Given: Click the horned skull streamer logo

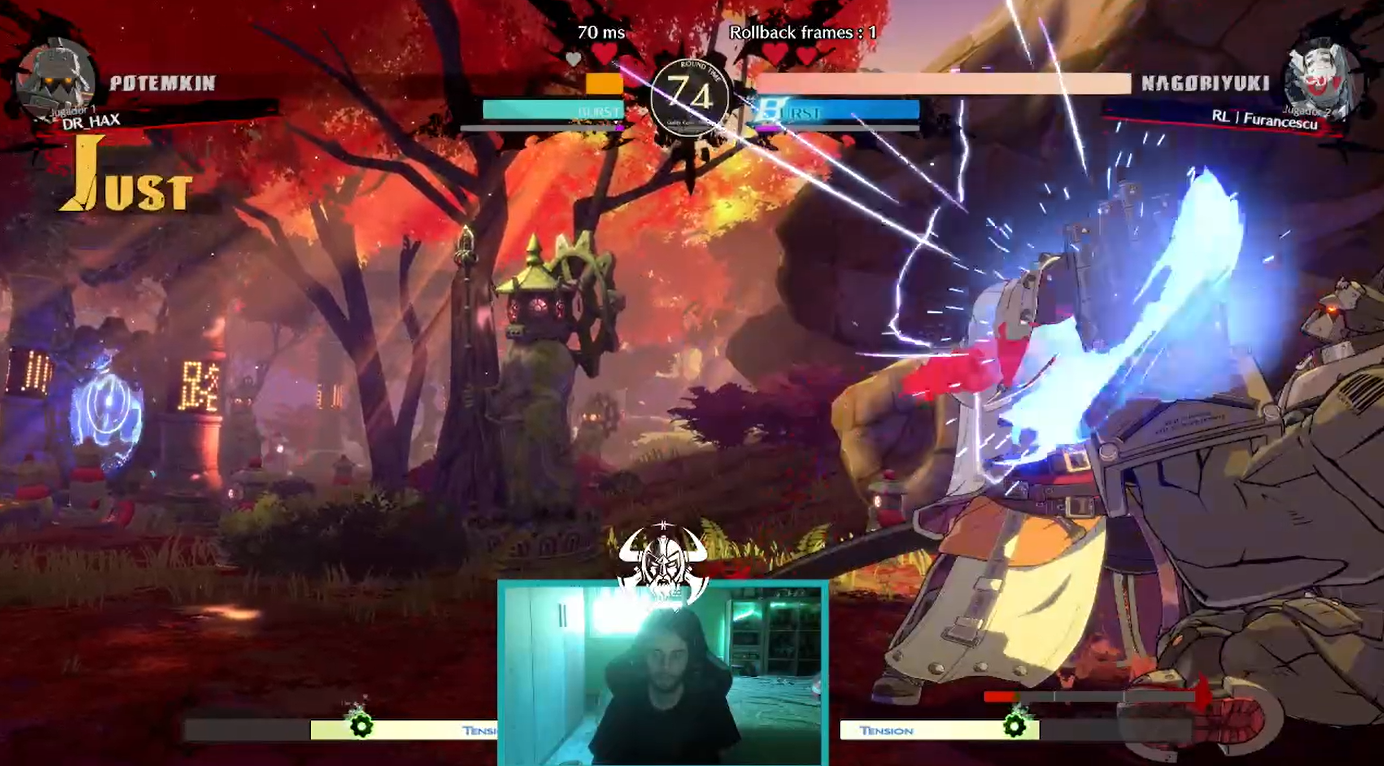Looking at the screenshot, I should (662, 562).
